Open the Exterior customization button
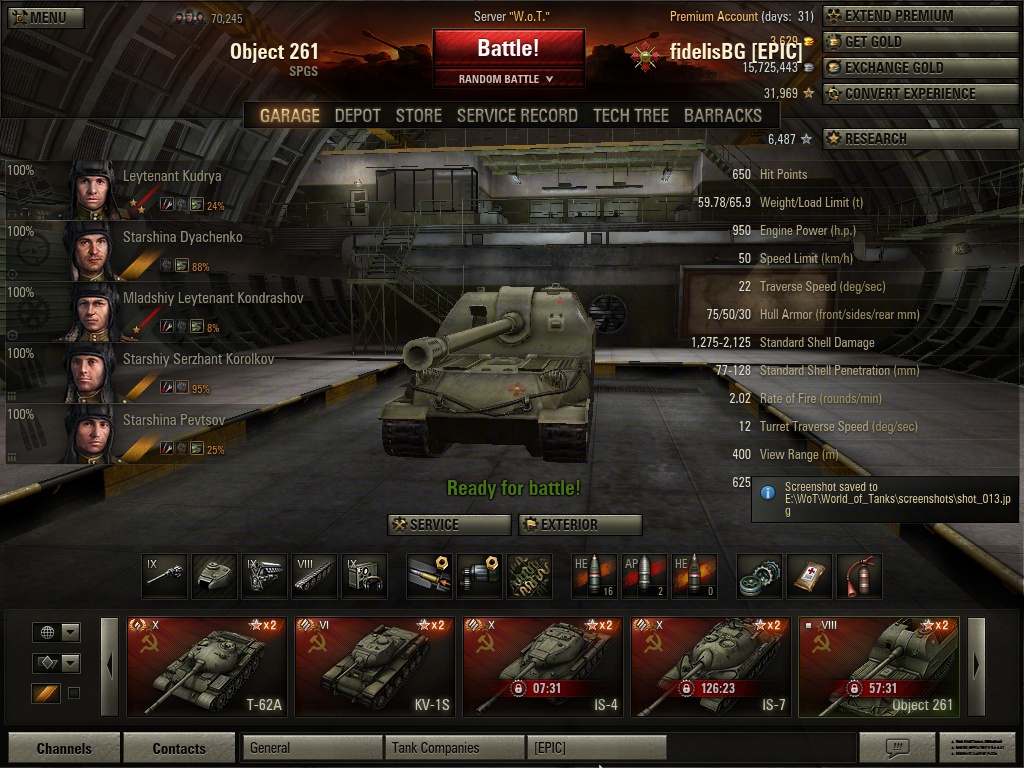 click(580, 525)
